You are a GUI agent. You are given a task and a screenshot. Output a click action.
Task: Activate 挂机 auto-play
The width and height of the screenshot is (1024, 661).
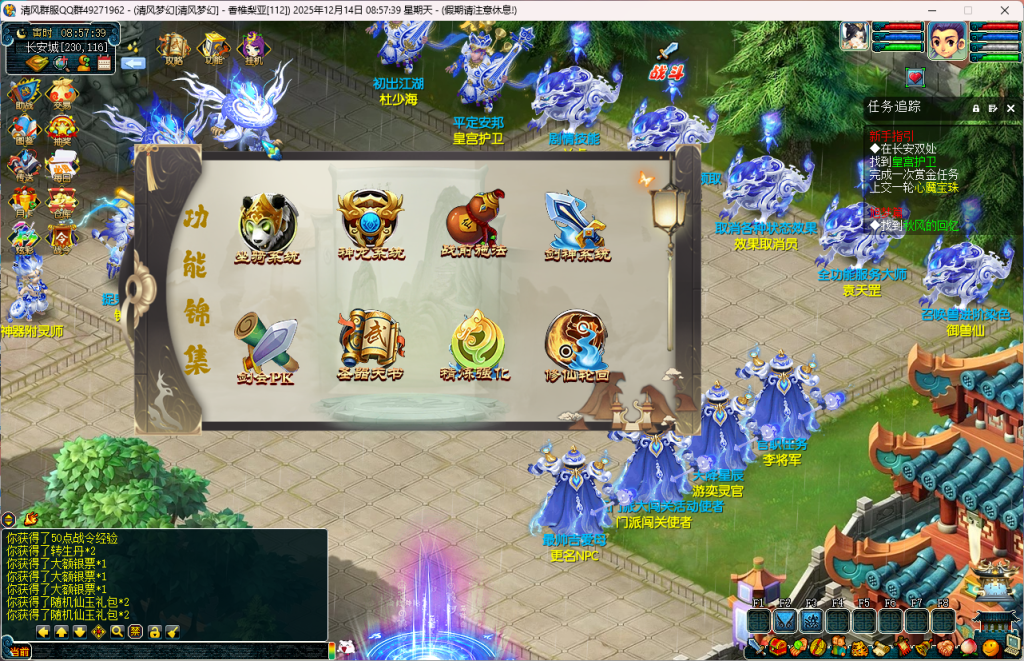click(251, 47)
